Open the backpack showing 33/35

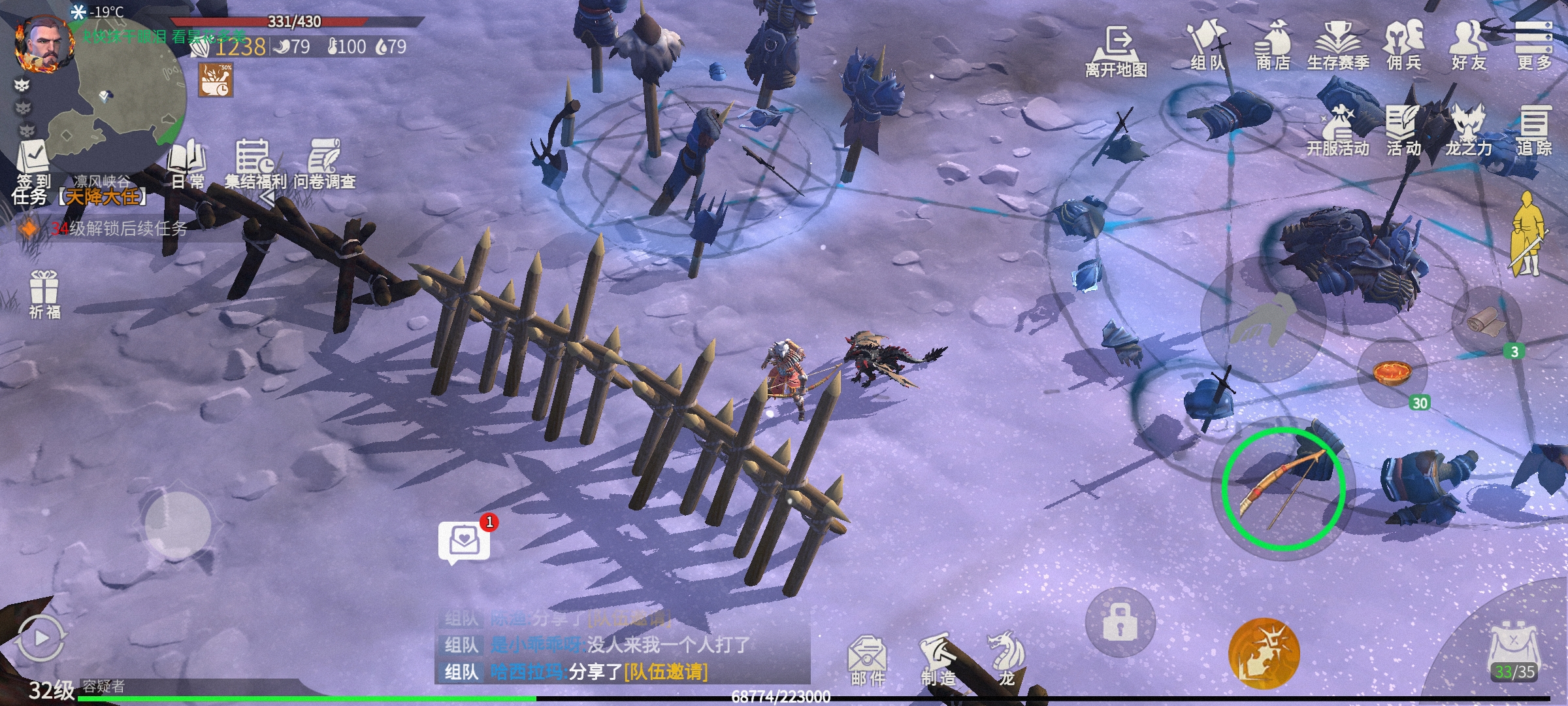(1513, 654)
